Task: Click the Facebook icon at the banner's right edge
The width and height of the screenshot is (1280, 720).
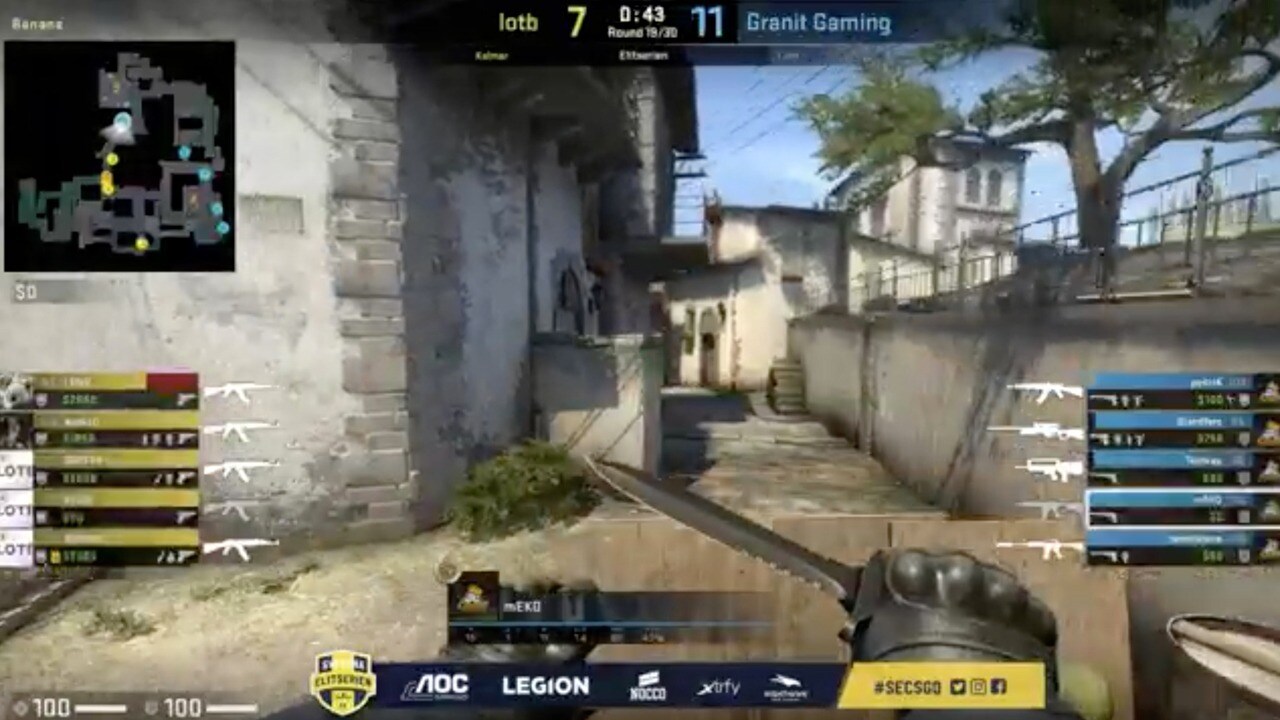Action: (x=997, y=687)
